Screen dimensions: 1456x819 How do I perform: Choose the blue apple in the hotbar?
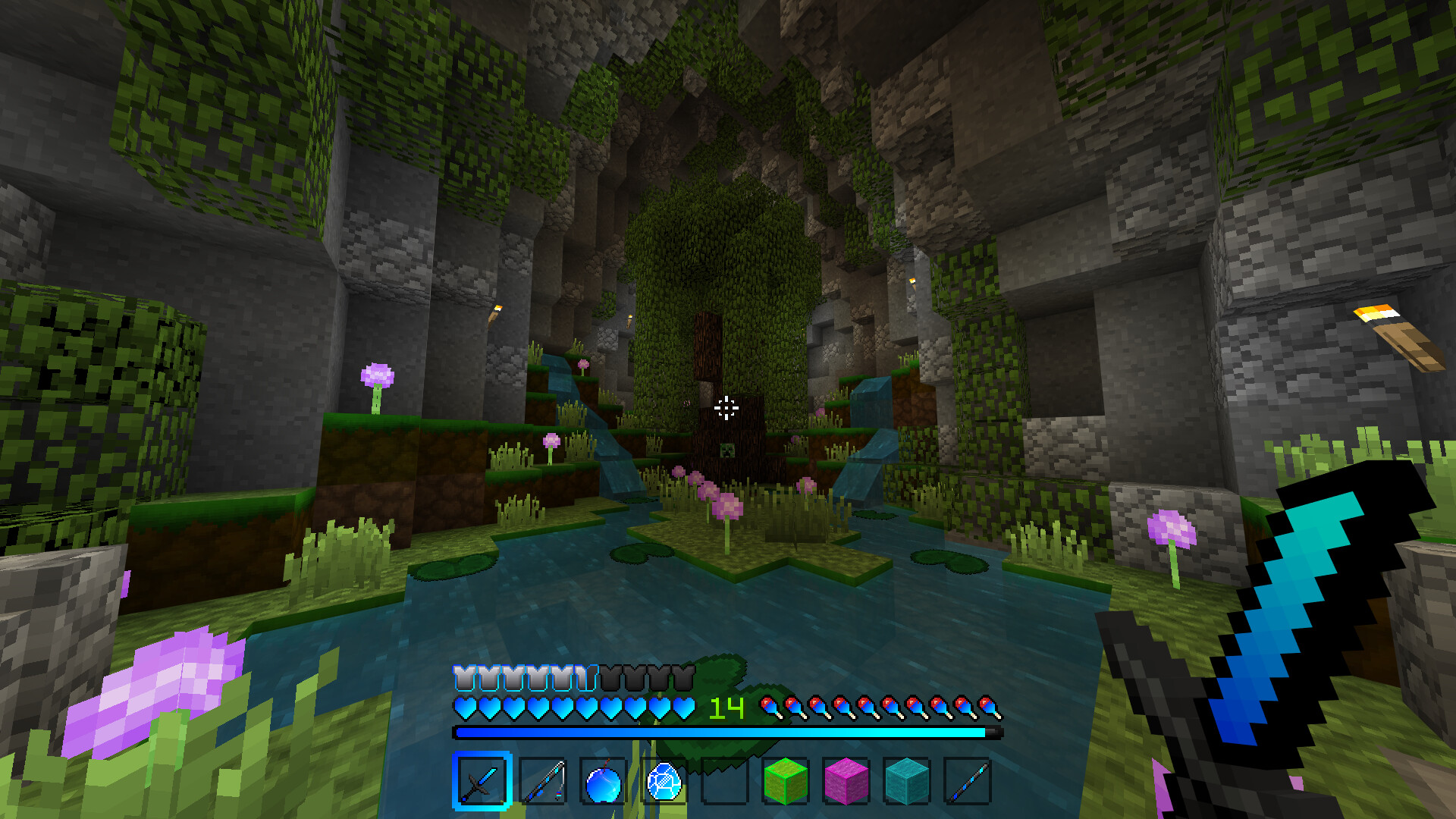pos(604,781)
